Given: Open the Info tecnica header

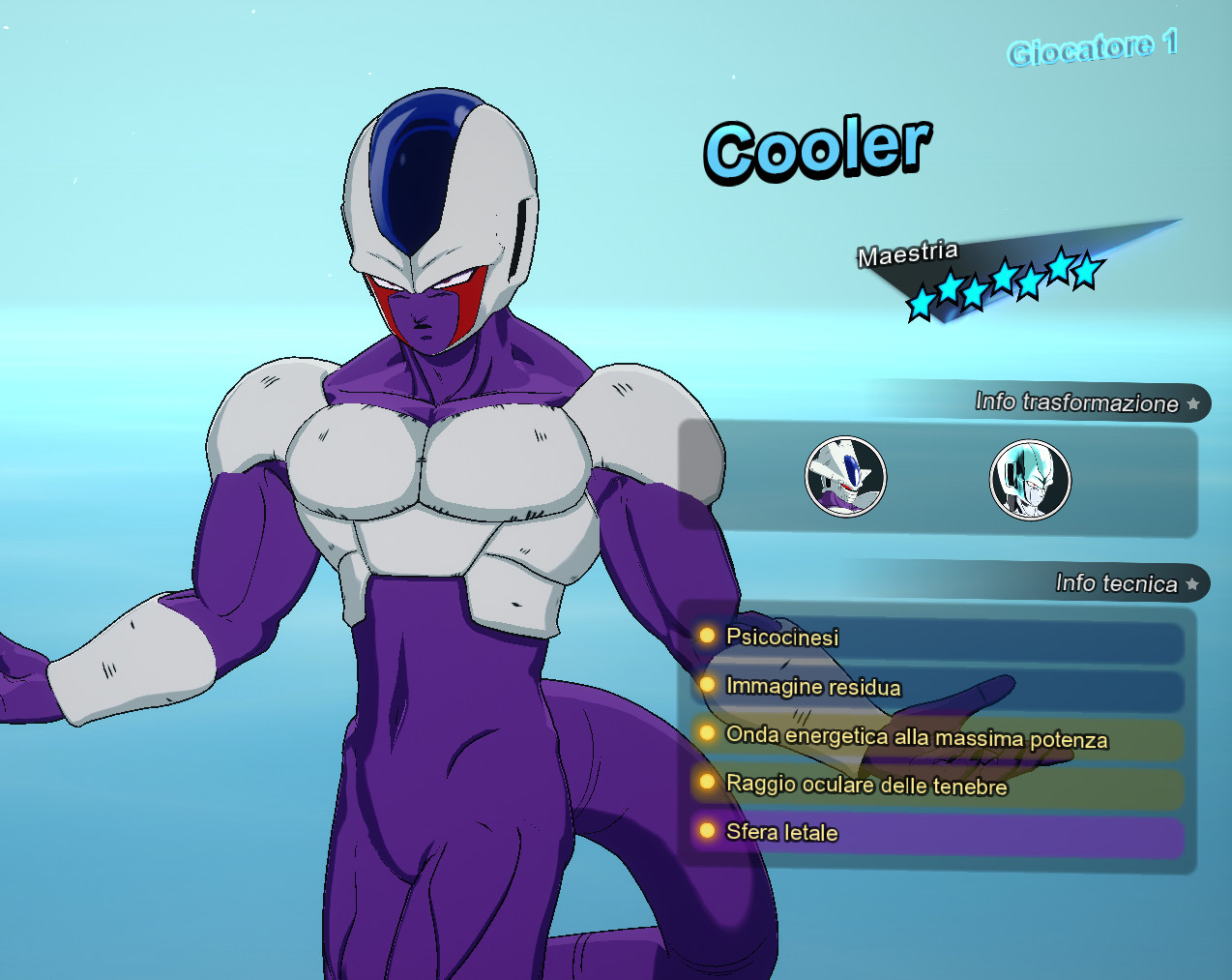Looking at the screenshot, I should click(x=1117, y=583).
